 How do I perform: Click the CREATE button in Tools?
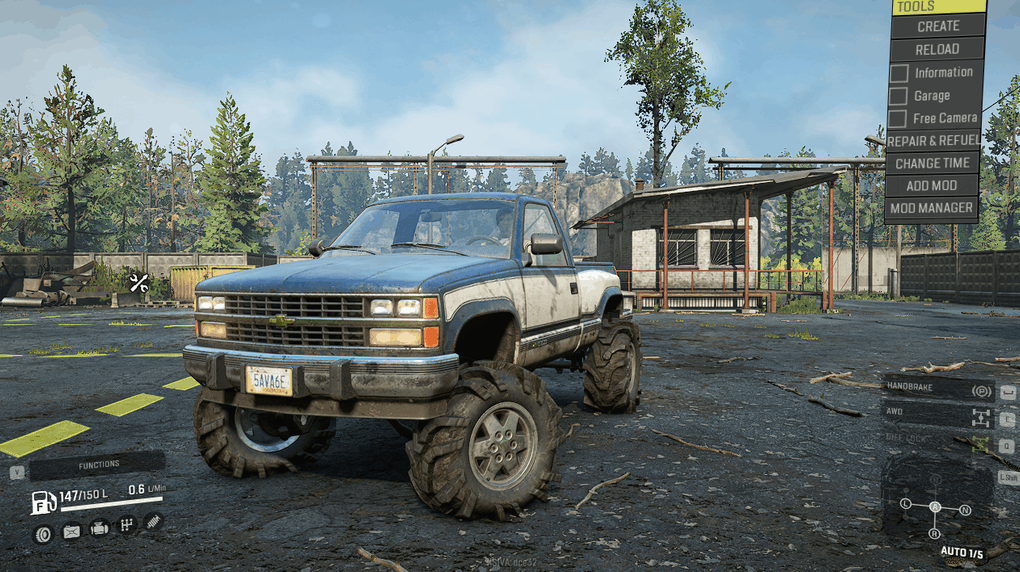click(x=938, y=26)
